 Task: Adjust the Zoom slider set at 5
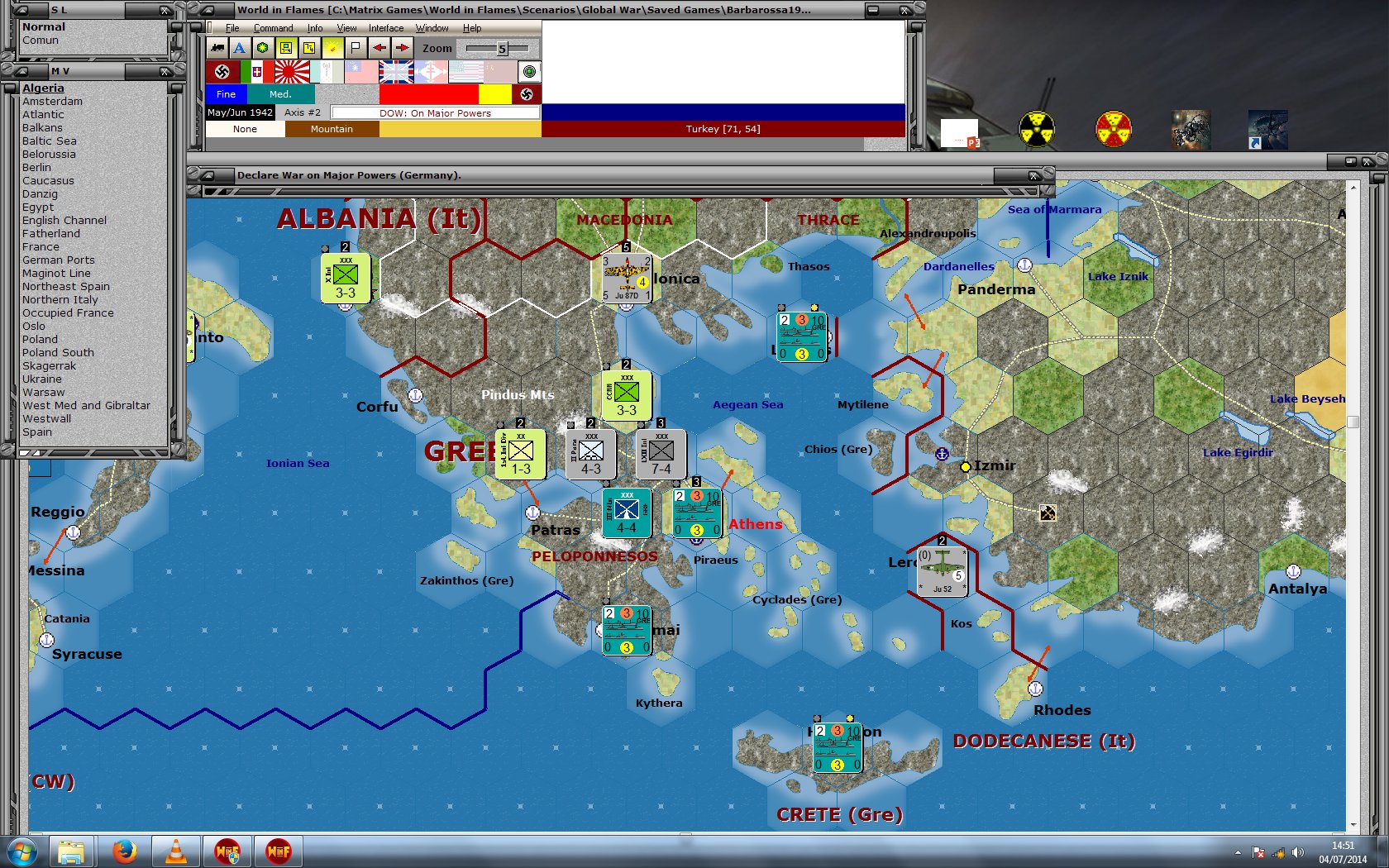click(503, 49)
